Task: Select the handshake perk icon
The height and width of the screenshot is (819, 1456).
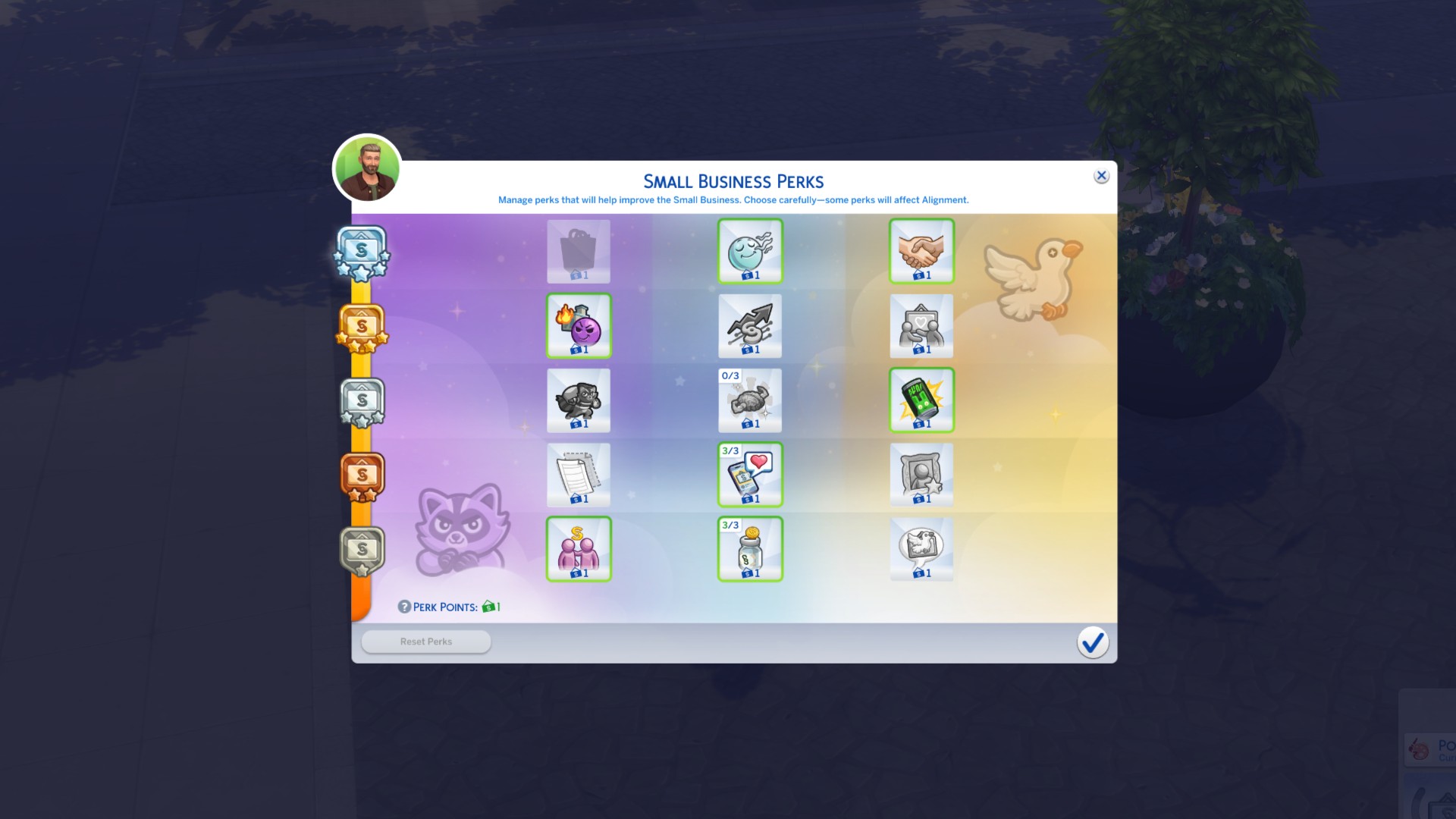Action: 921,251
